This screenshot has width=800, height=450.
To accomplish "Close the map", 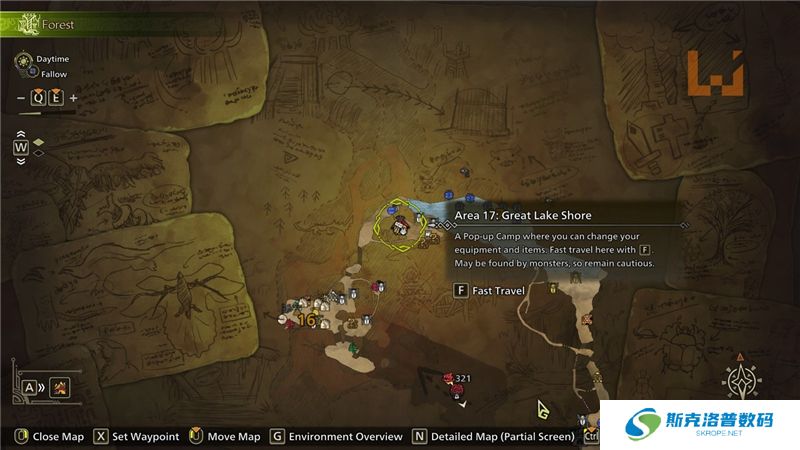I will (48, 437).
